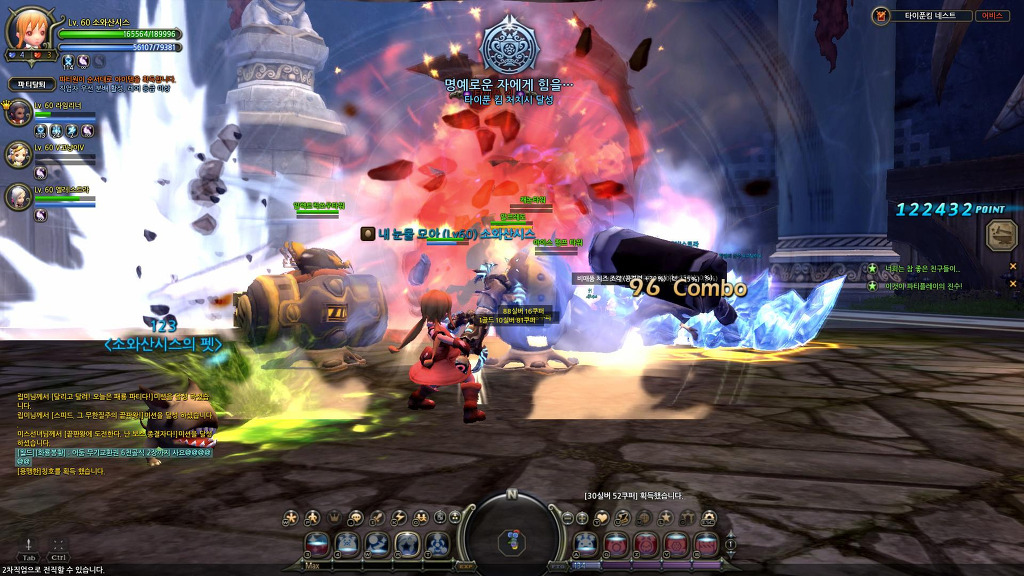Image resolution: width=1024 pixels, height=576 pixels.
Task: Click the round minus button beside the compass
Action: tap(568, 517)
